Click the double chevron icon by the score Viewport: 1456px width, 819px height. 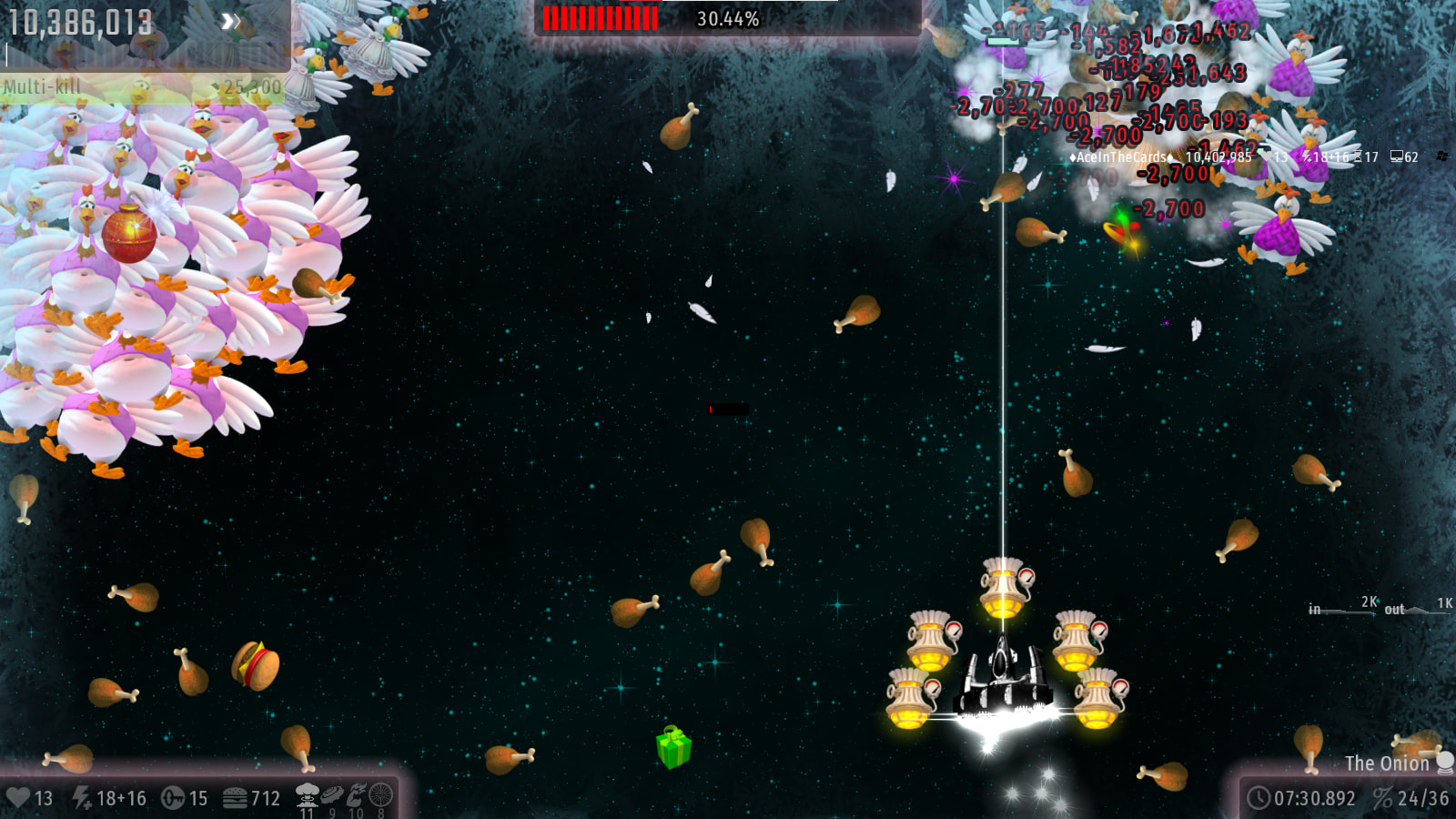pyautogui.click(x=231, y=21)
